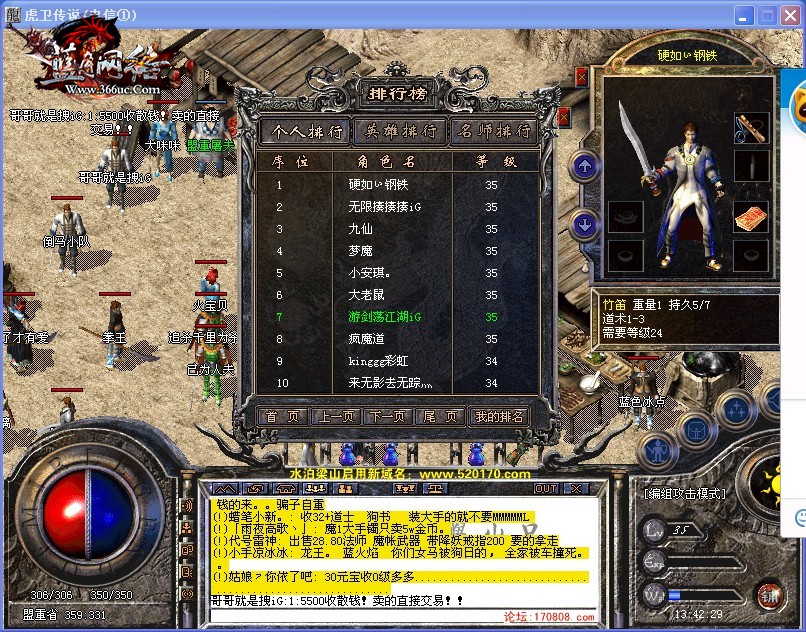Close the game window via title bar
The width and height of the screenshot is (806, 632).
click(x=789, y=15)
